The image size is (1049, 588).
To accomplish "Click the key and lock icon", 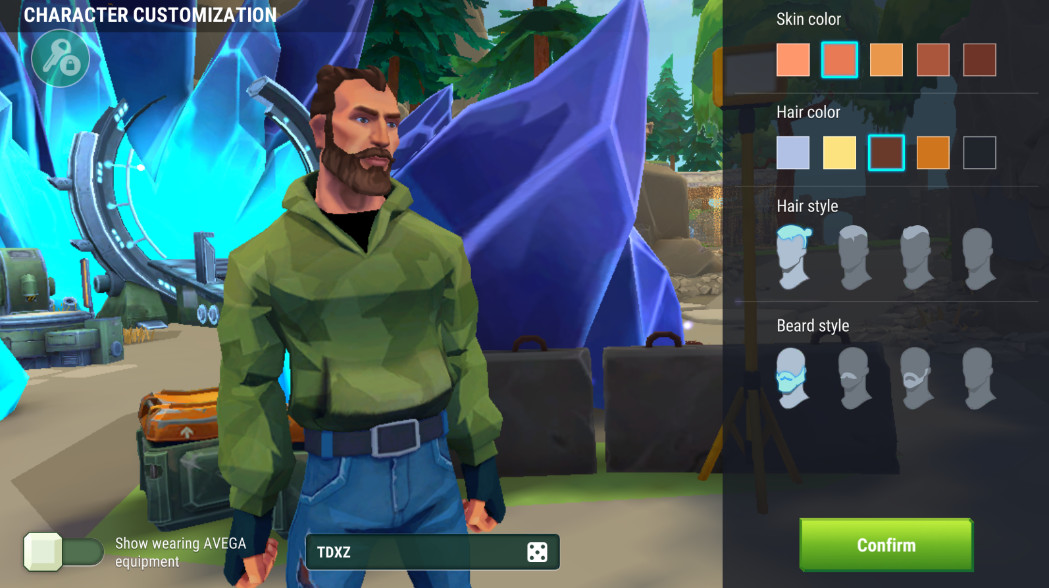I will click(60, 59).
